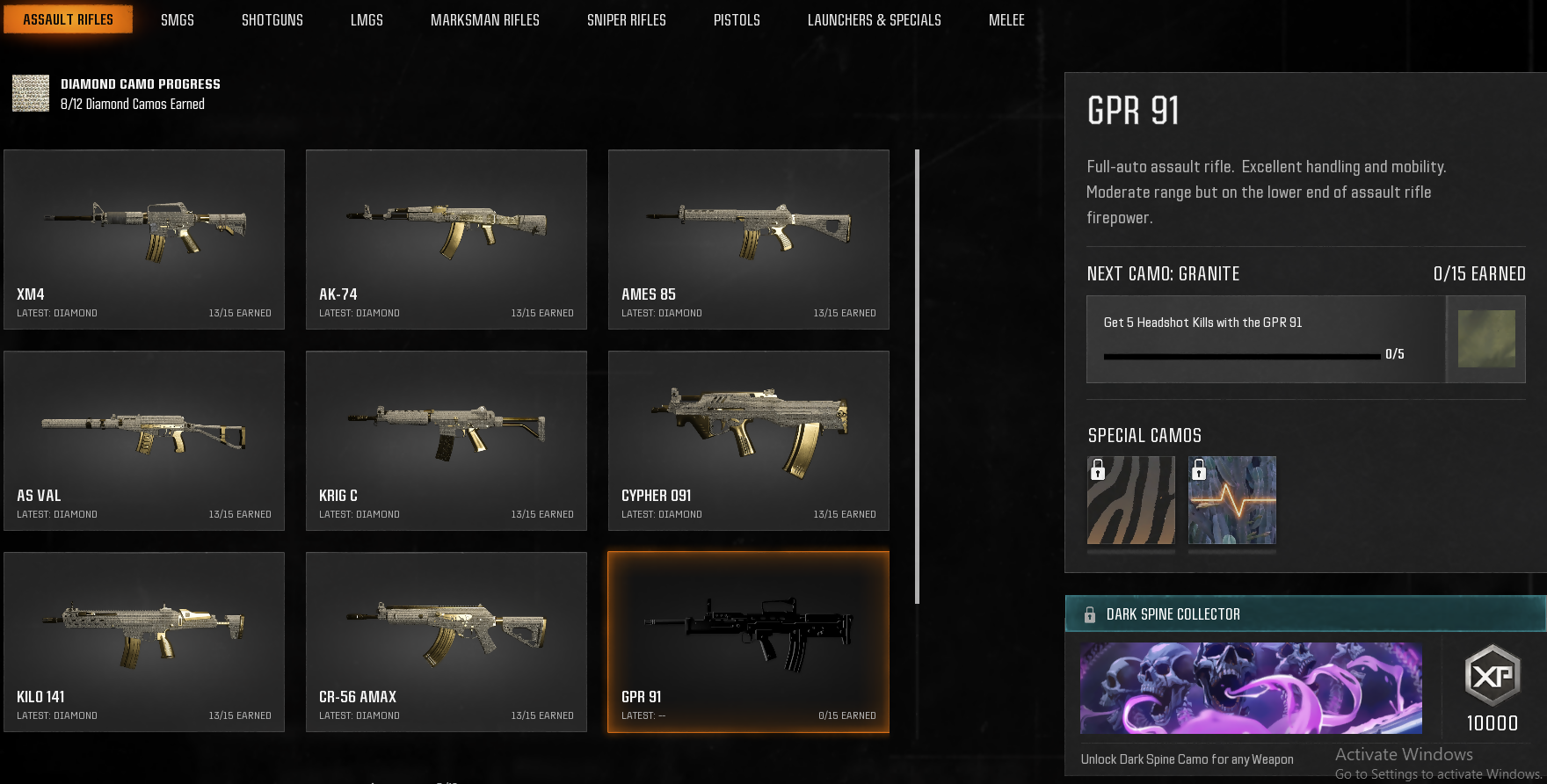Viewport: 1547px width, 784px height.
Task: Open the Shotguns category
Action: 272,19
